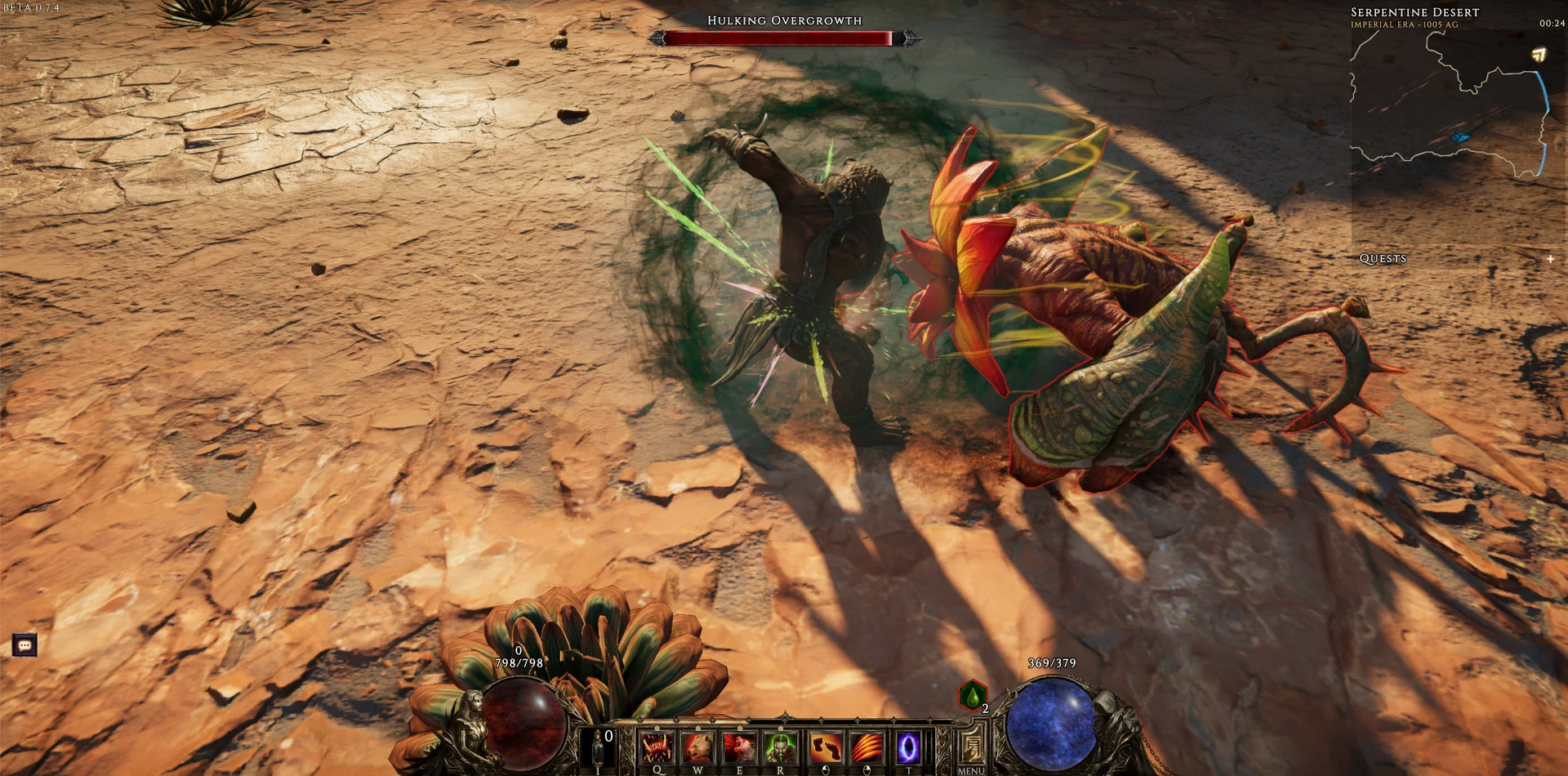This screenshot has width=1568, height=776.
Task: Cast the purple portal skill
Action: (x=908, y=747)
